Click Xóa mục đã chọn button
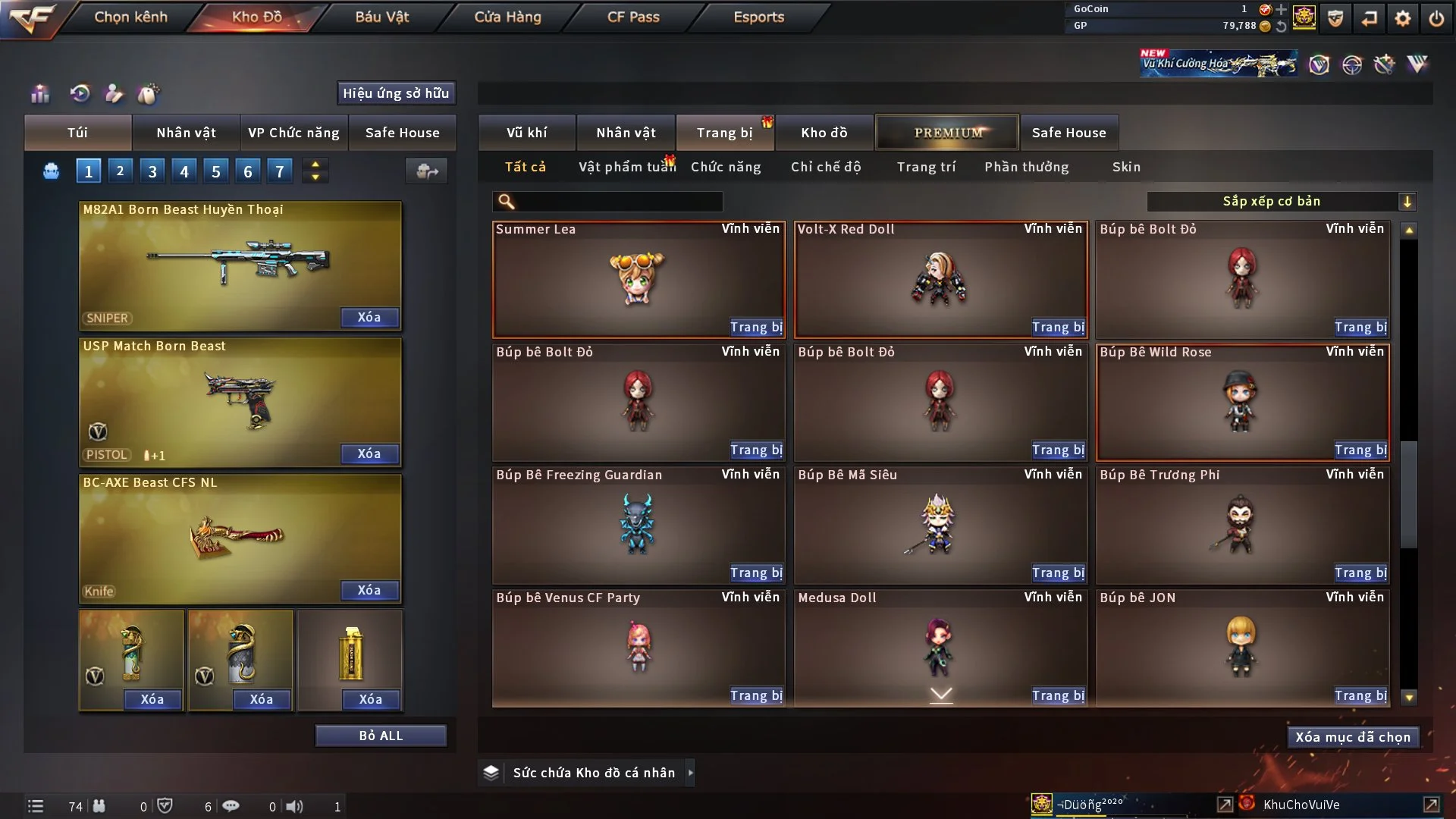The width and height of the screenshot is (1456, 819). click(1352, 737)
